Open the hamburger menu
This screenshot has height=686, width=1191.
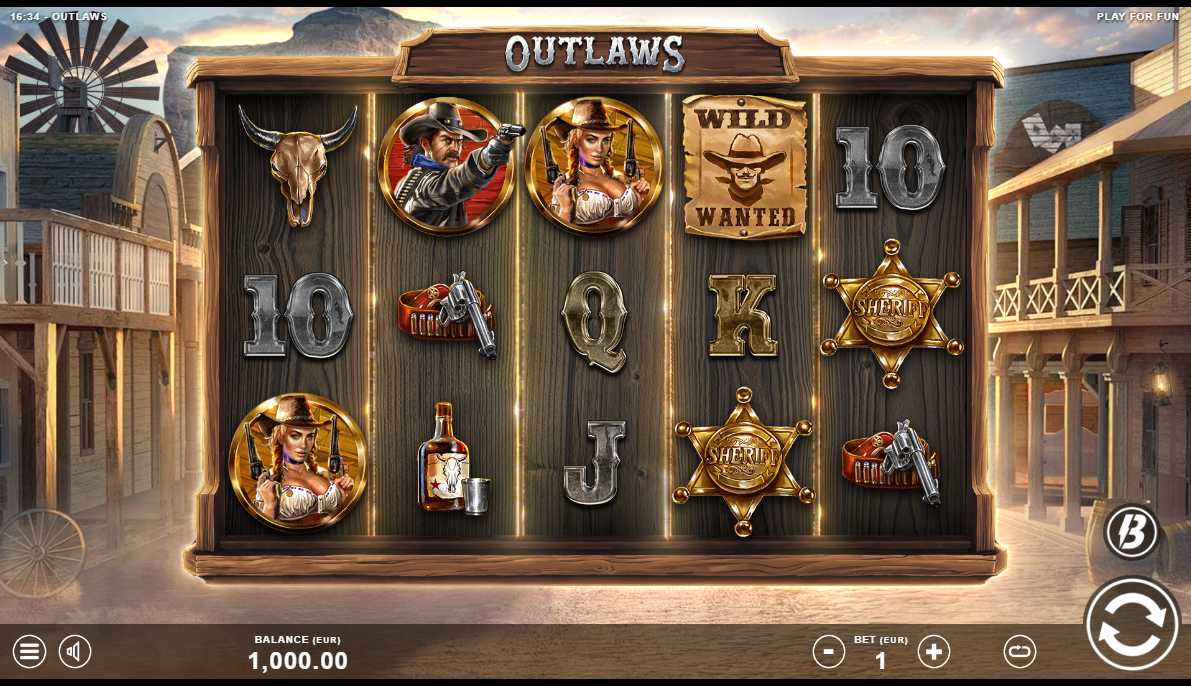pos(29,652)
